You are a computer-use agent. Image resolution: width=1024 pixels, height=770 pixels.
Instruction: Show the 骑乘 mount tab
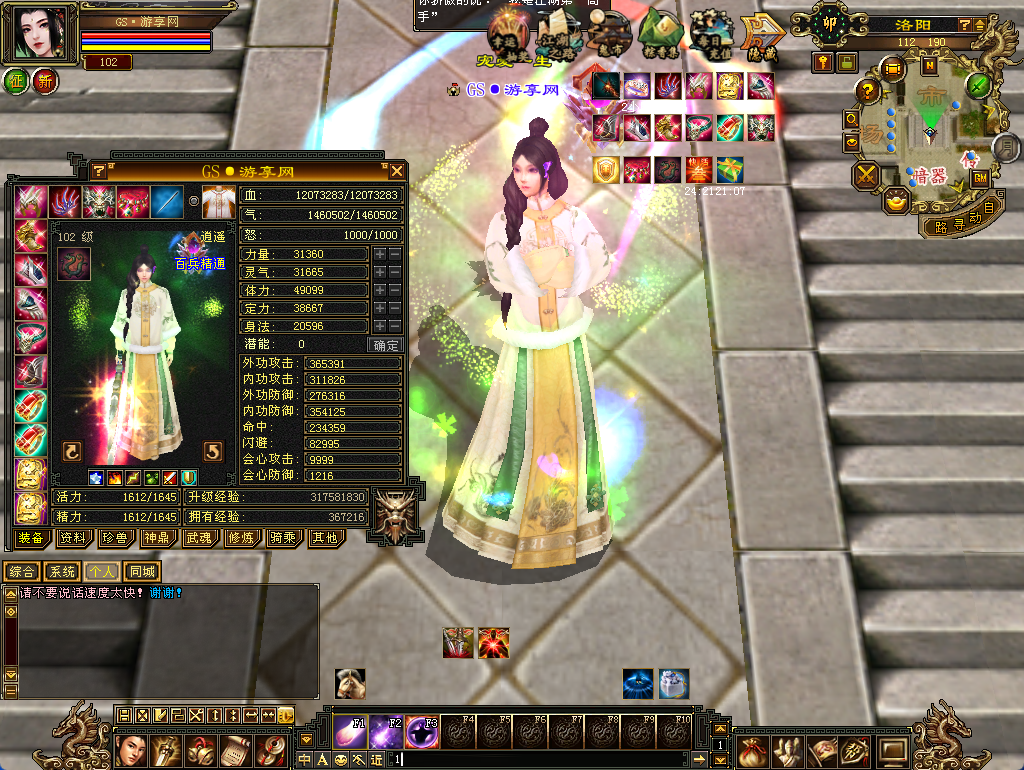pos(284,539)
